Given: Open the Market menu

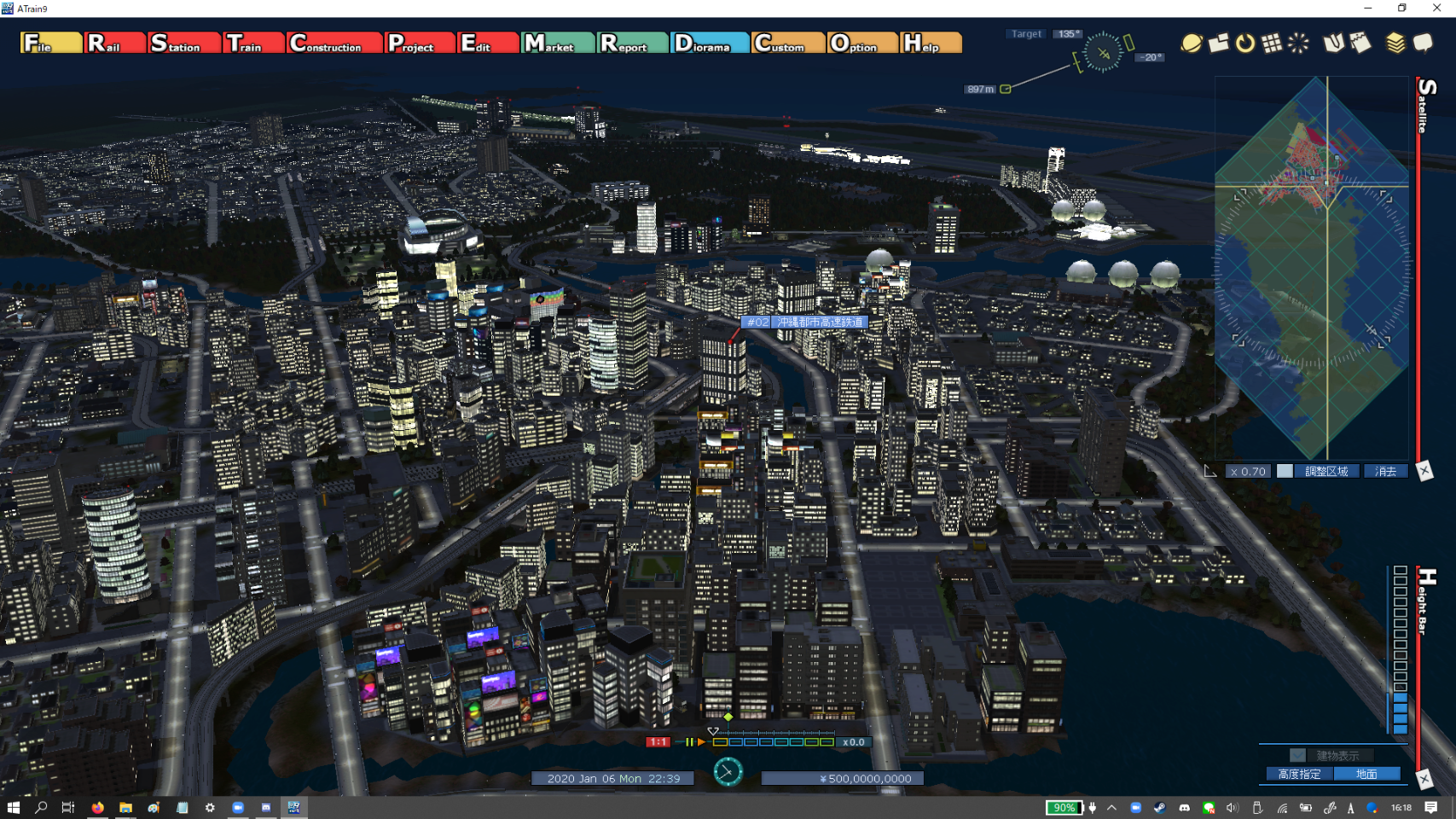Looking at the screenshot, I should click(558, 43).
